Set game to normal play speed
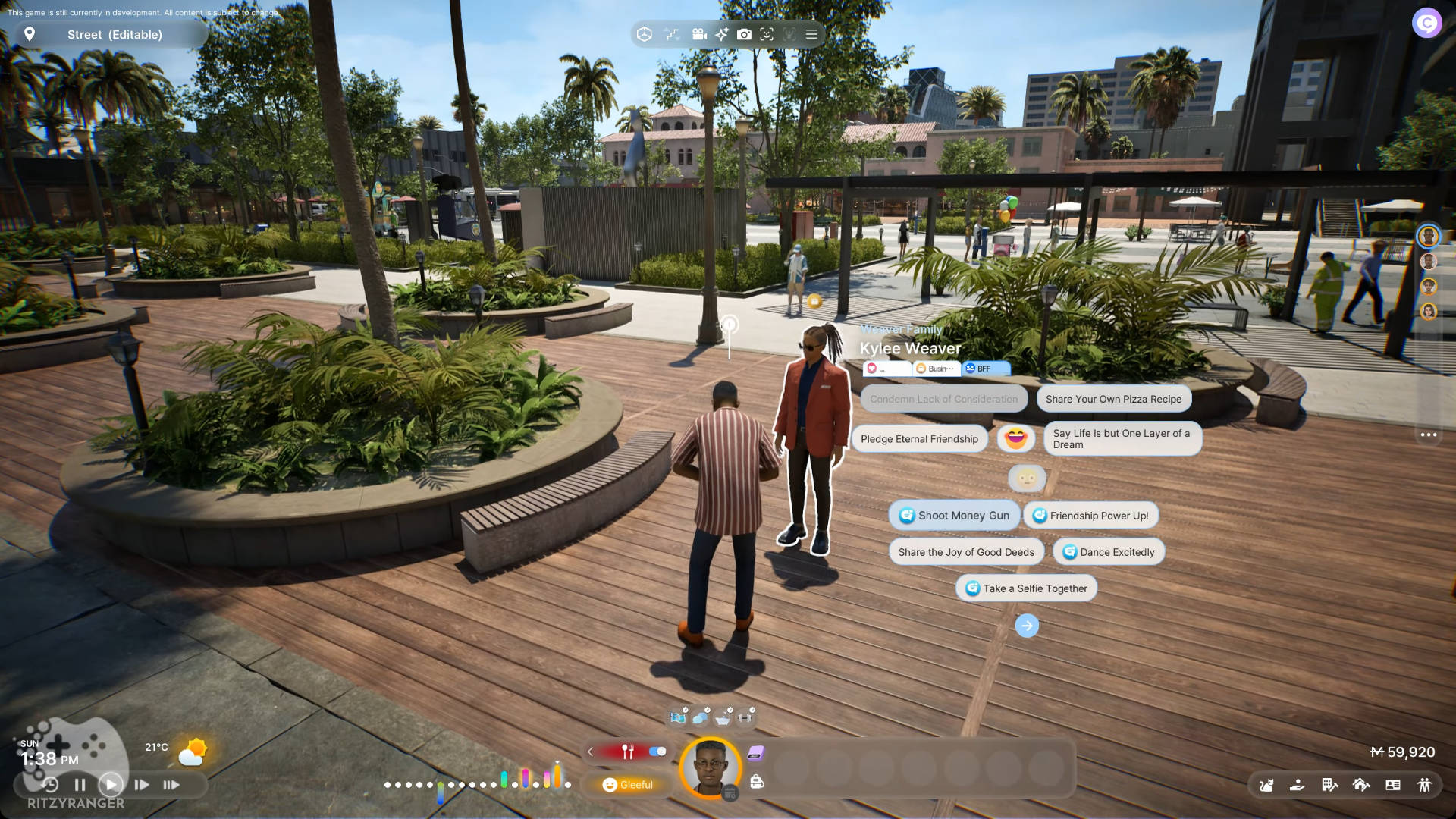 [111, 785]
